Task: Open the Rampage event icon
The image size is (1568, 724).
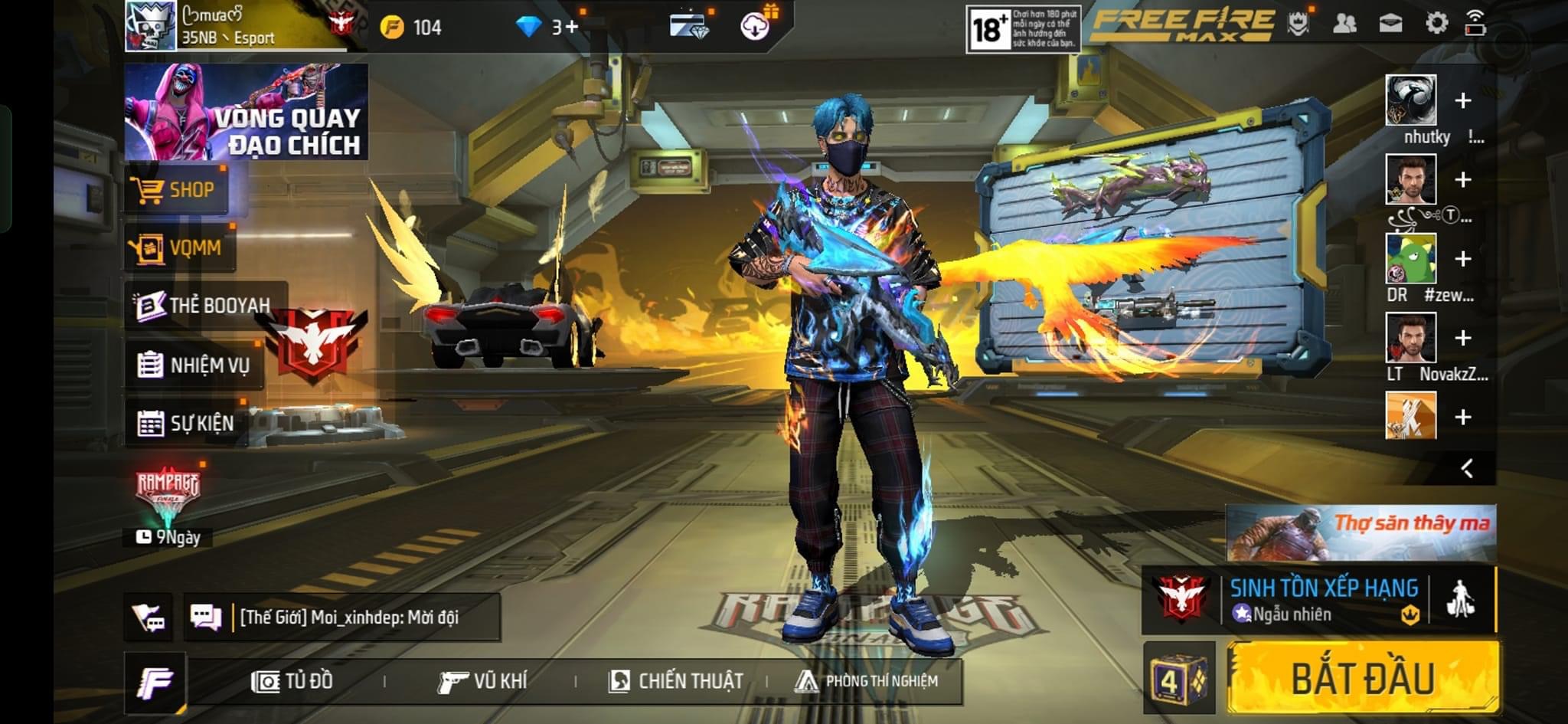Action: click(168, 492)
